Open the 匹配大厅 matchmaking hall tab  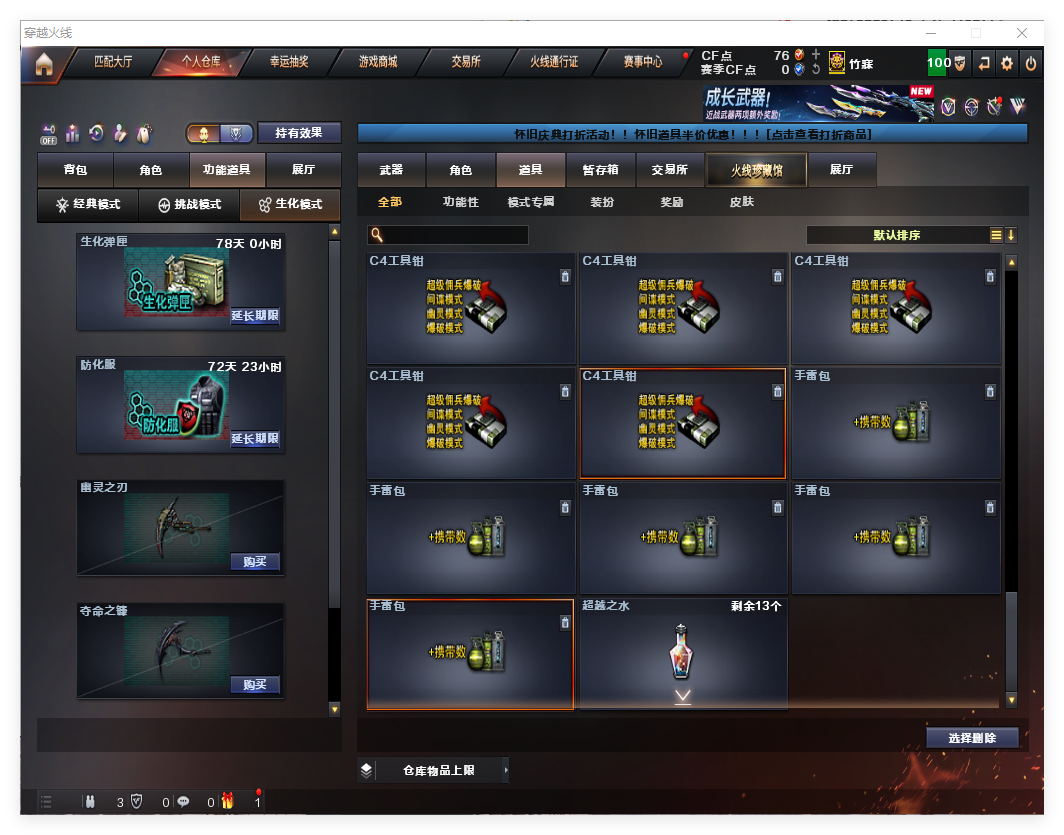tap(113, 62)
